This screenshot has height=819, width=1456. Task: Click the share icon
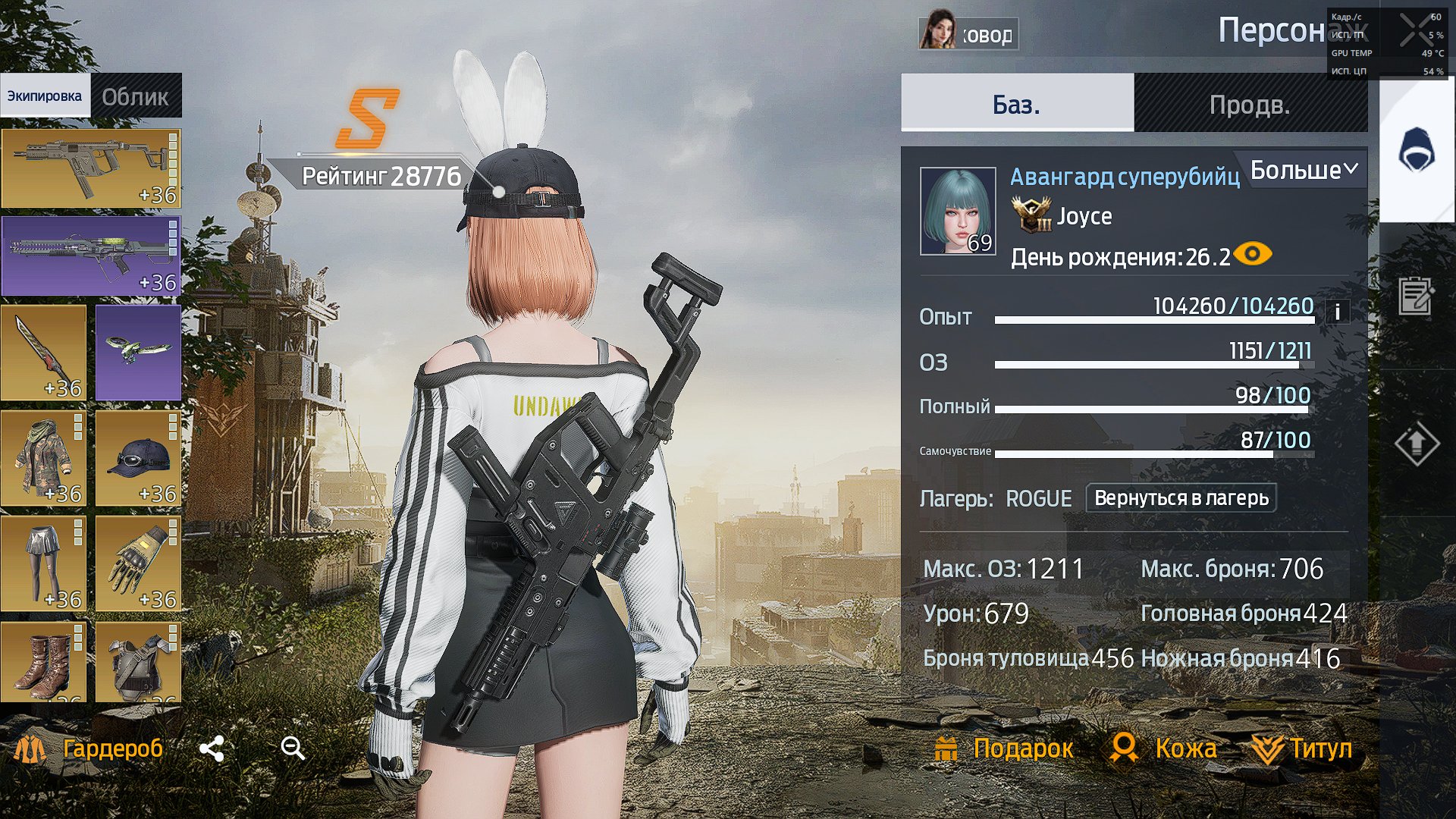point(212,748)
